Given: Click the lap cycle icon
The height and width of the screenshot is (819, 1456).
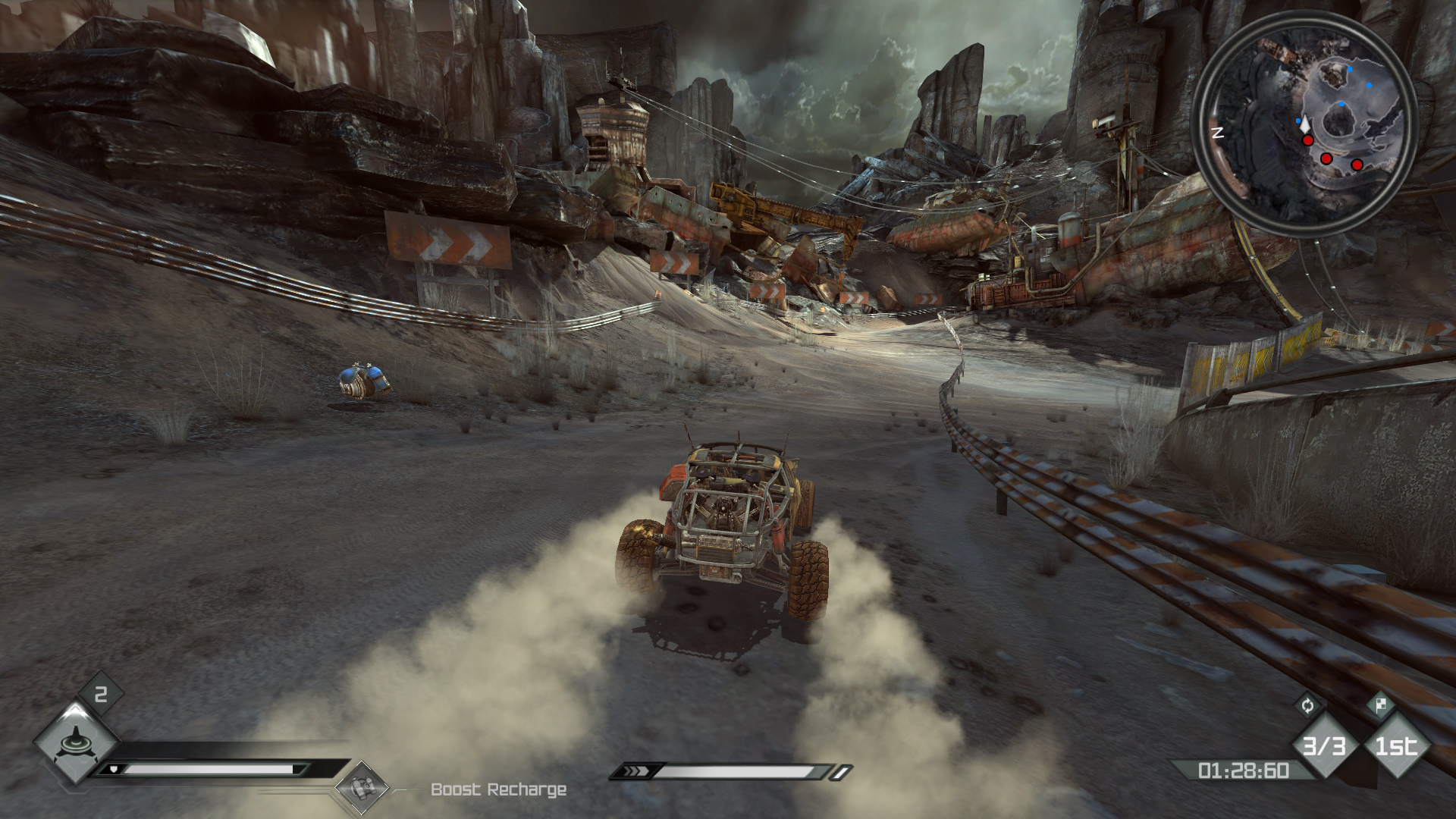Looking at the screenshot, I should 1307,706.
